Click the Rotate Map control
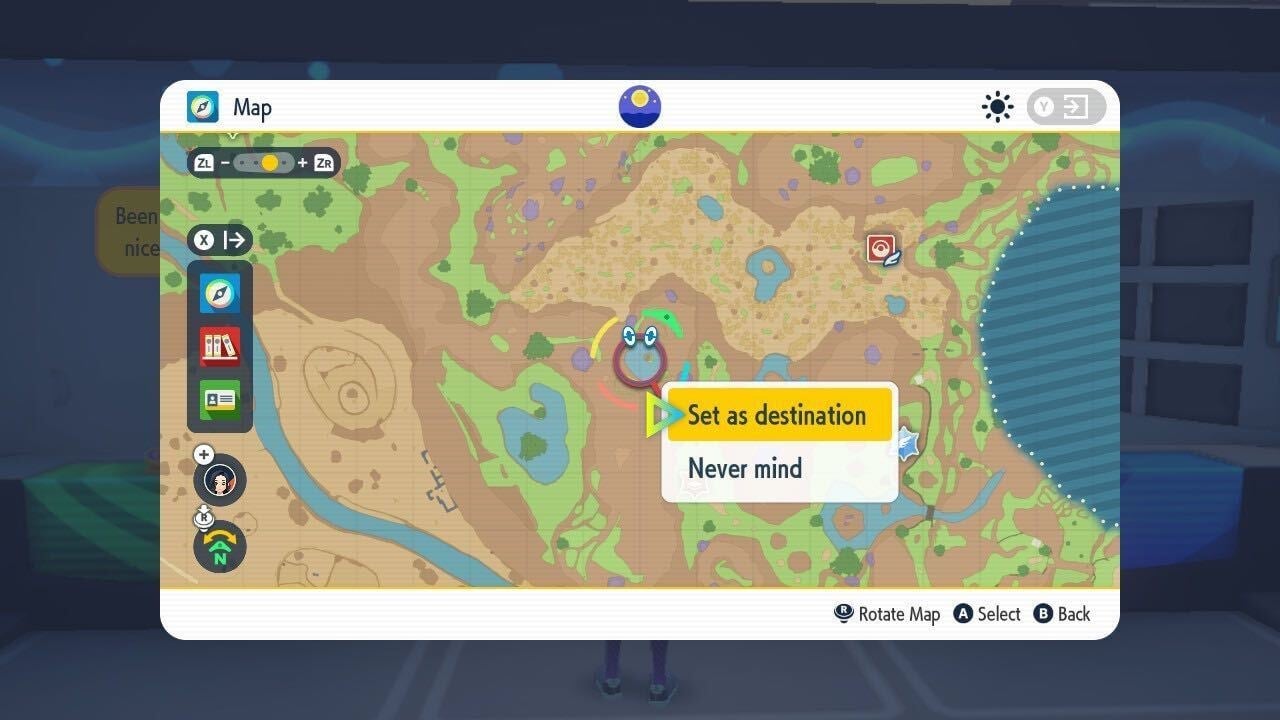 [888, 613]
